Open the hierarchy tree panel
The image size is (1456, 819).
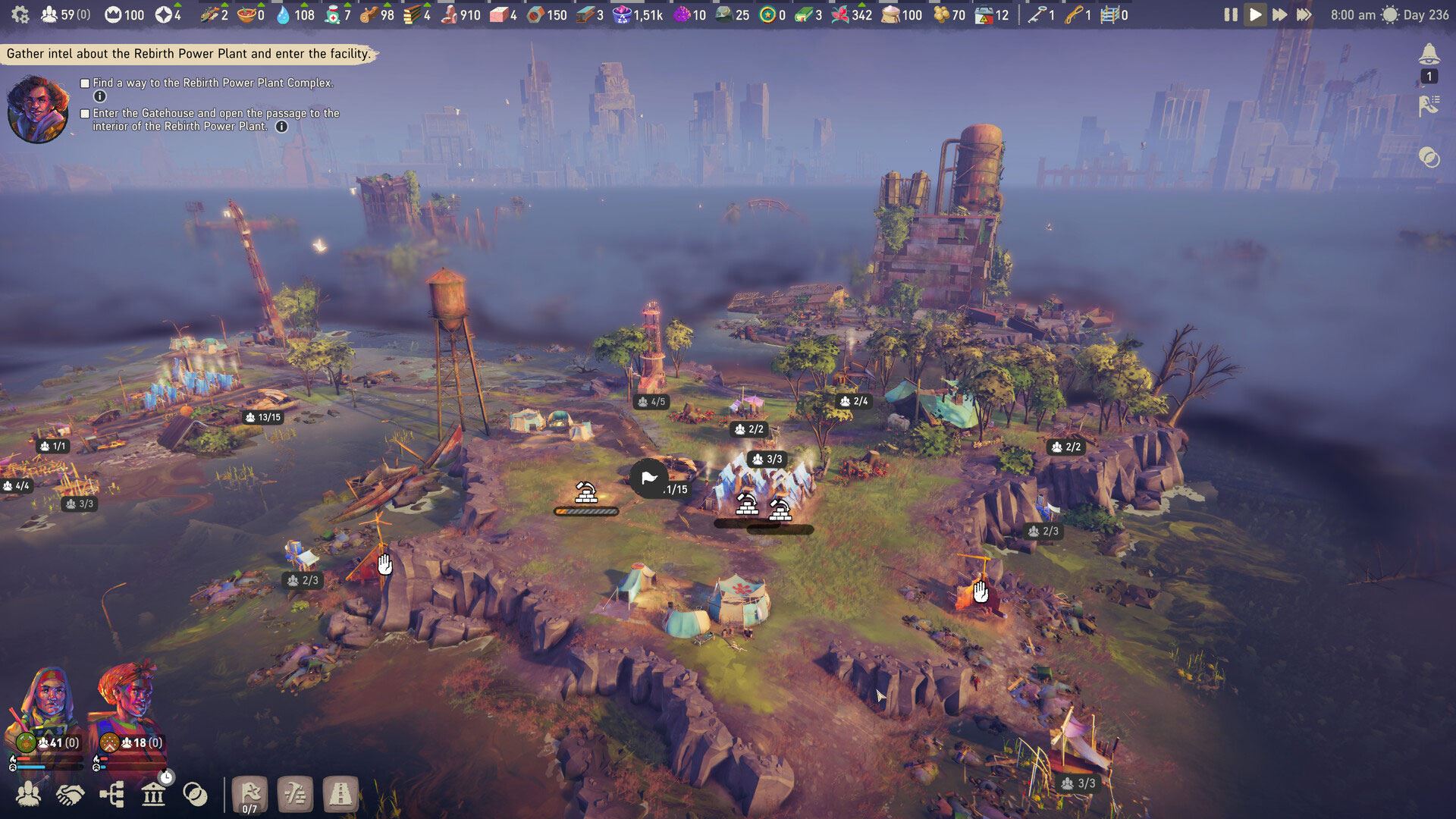[111, 794]
